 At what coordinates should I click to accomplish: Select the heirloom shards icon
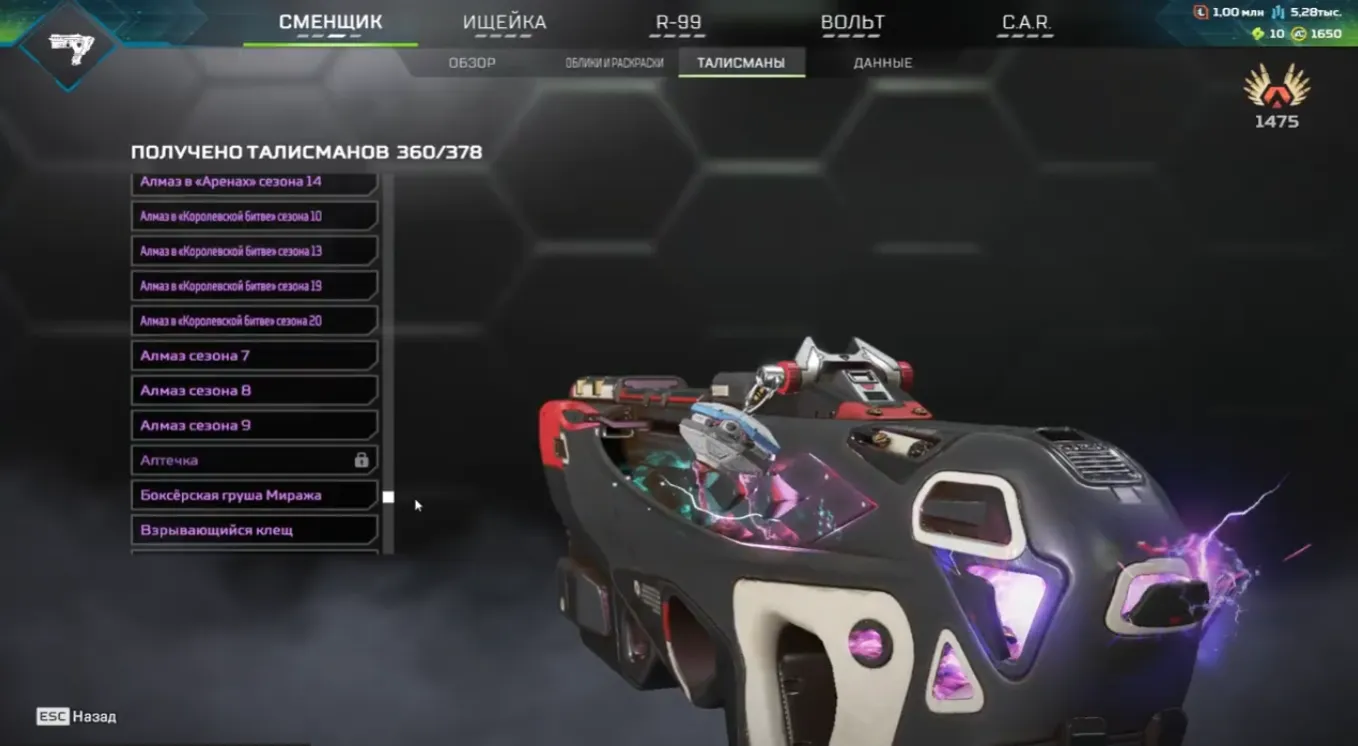1258,33
